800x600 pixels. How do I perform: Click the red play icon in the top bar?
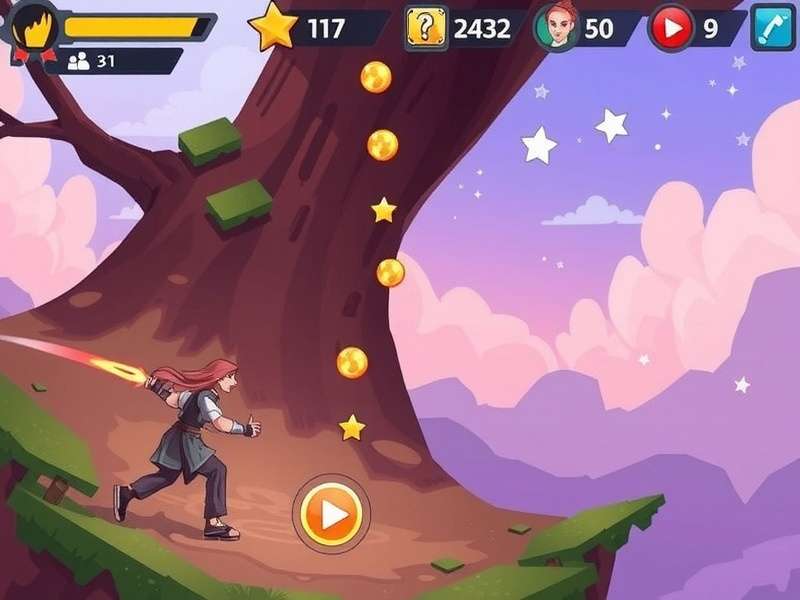coord(670,28)
